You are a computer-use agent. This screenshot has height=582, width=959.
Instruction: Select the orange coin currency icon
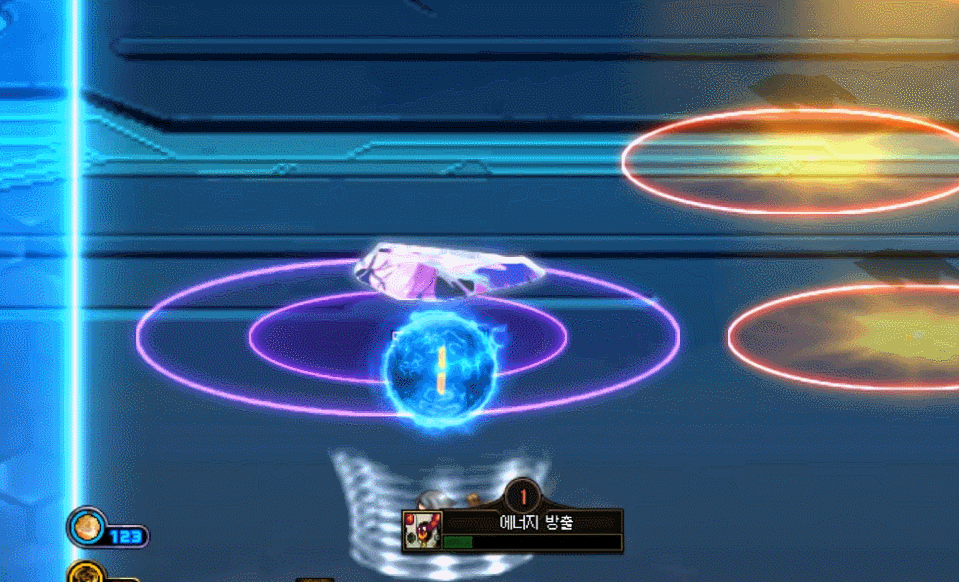[x=87, y=525]
